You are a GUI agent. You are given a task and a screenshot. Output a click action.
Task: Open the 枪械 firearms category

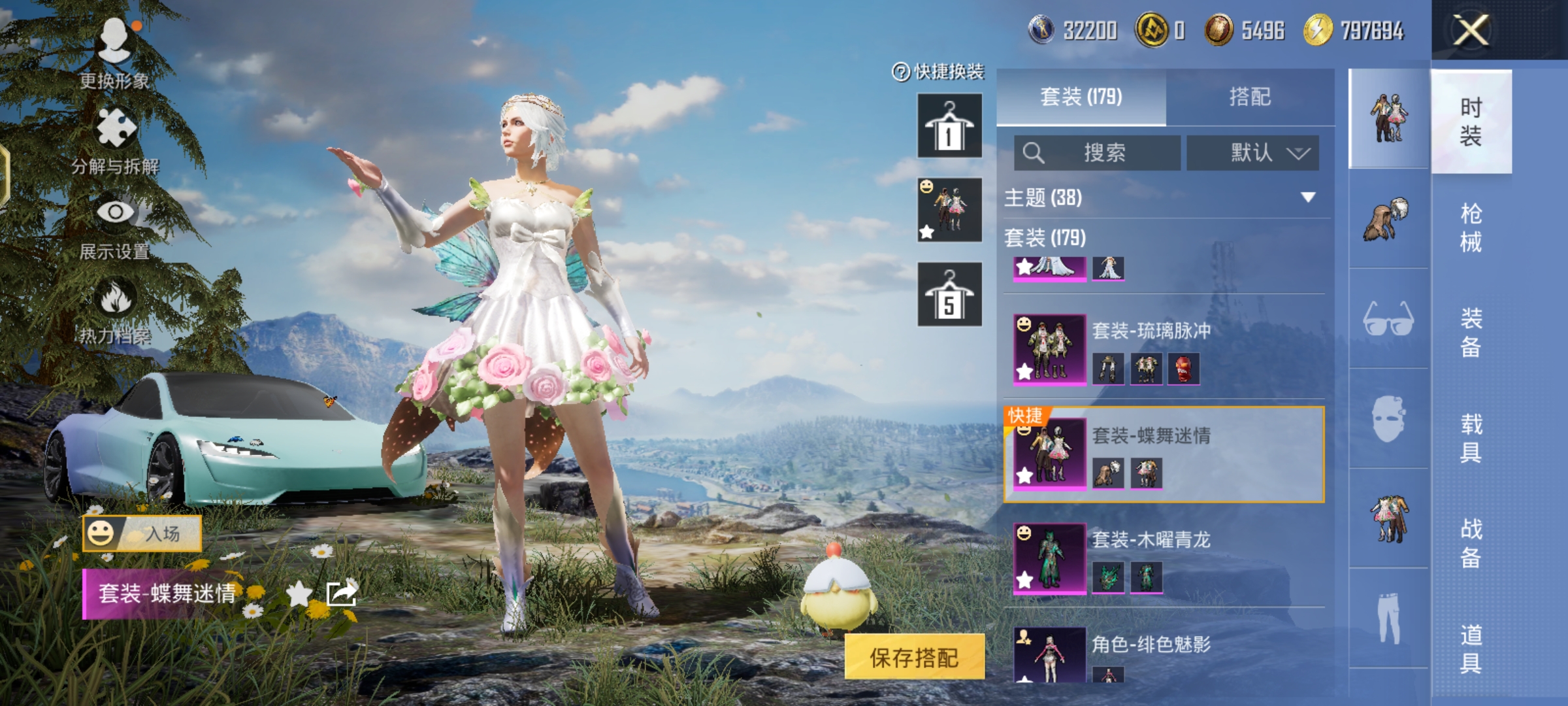(x=1471, y=227)
